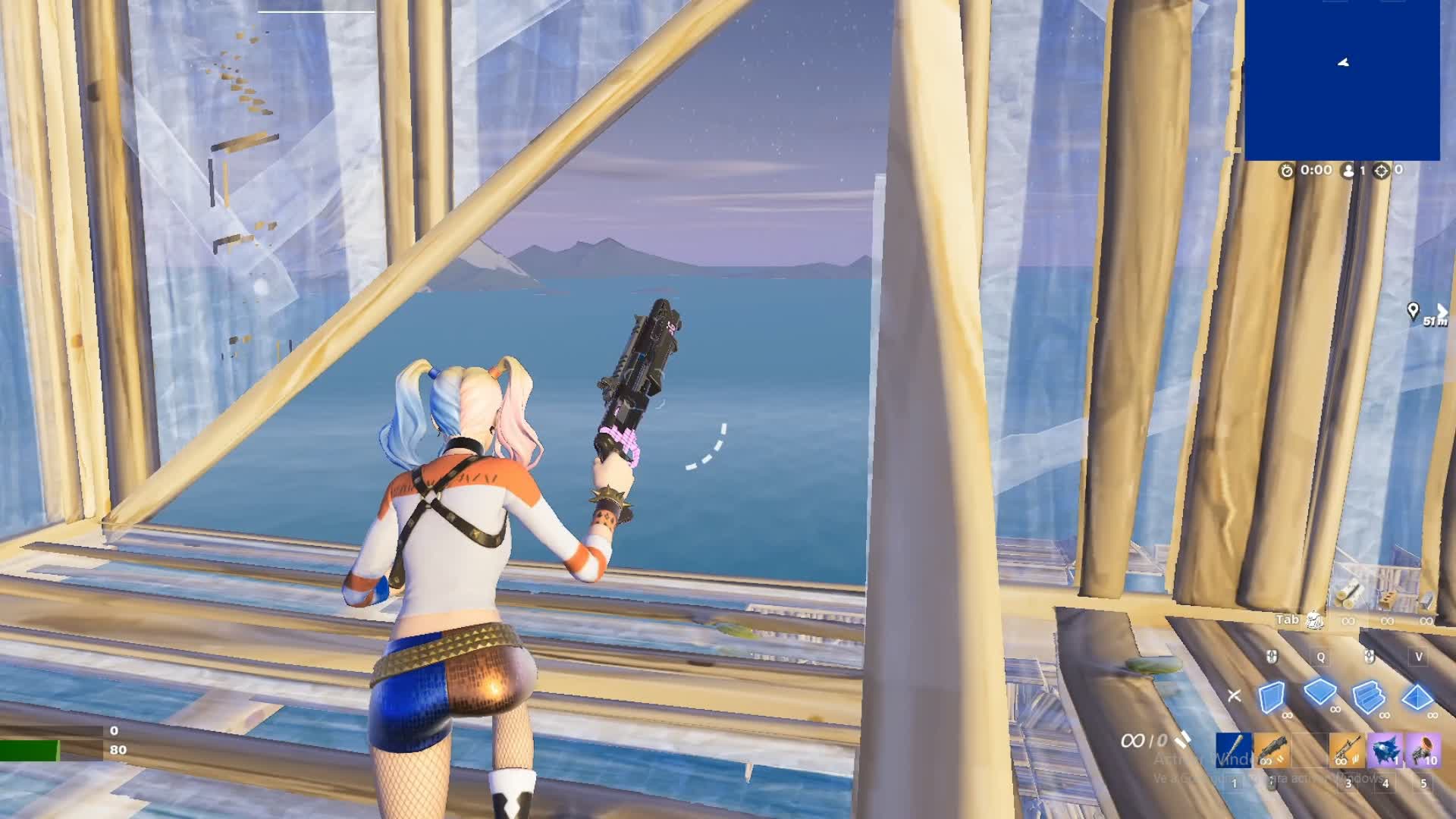This screenshot has width=1456, height=819.
Task: Select the wall building piece
Action: (x=1272, y=696)
